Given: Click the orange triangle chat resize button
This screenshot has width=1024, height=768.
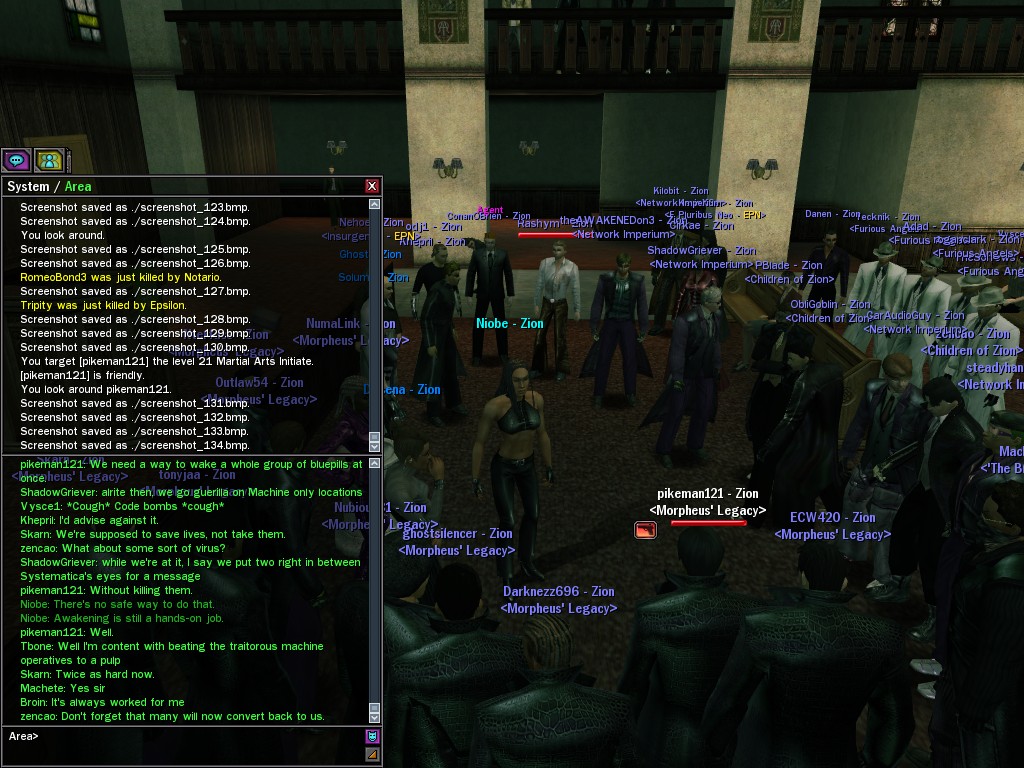Looking at the screenshot, I should pos(372,754).
